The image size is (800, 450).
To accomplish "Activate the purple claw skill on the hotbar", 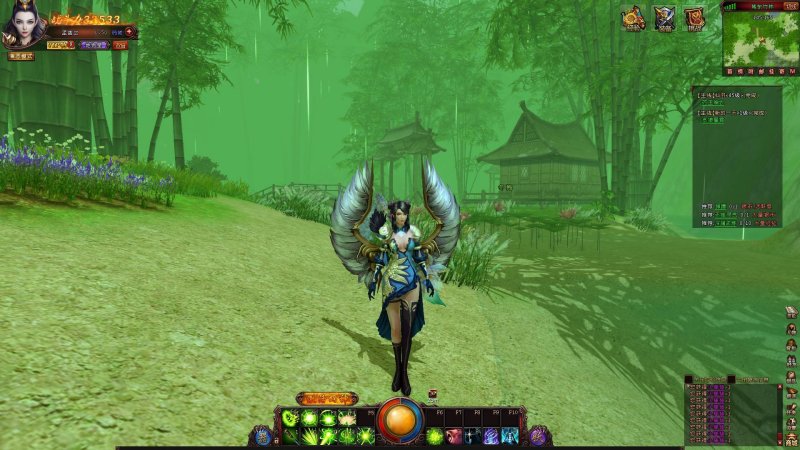I will [491, 436].
